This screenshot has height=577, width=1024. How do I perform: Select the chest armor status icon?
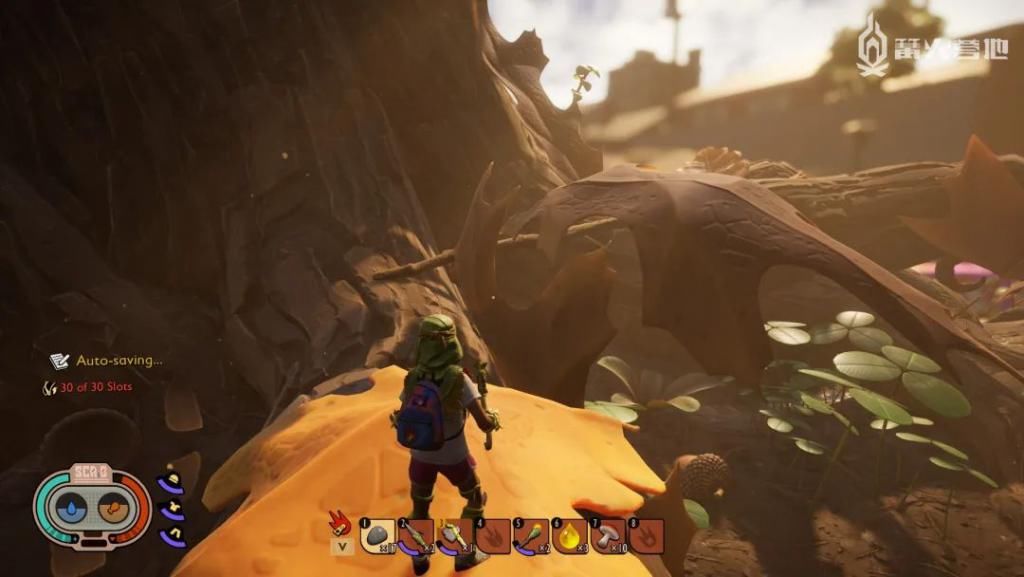[x=171, y=510]
